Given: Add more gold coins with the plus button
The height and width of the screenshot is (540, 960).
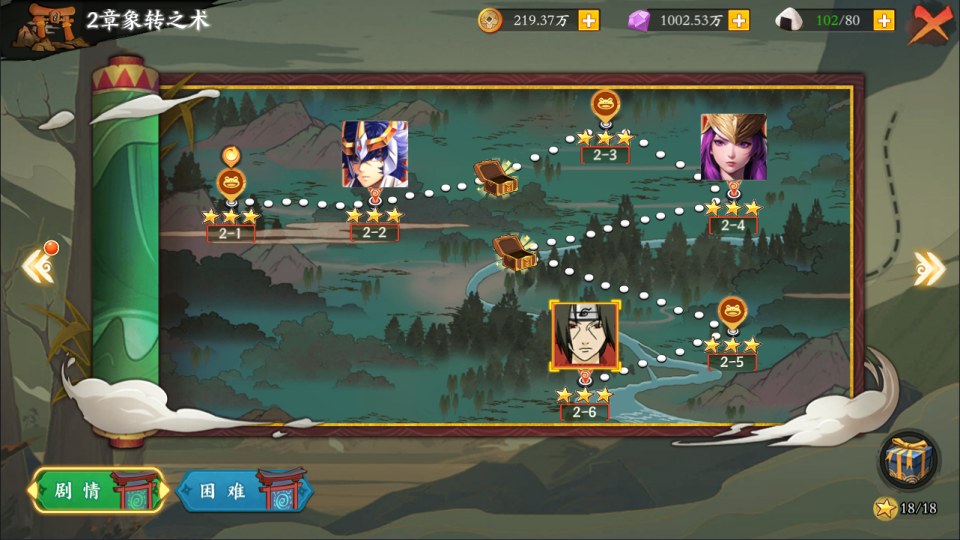Looking at the screenshot, I should tap(589, 20).
